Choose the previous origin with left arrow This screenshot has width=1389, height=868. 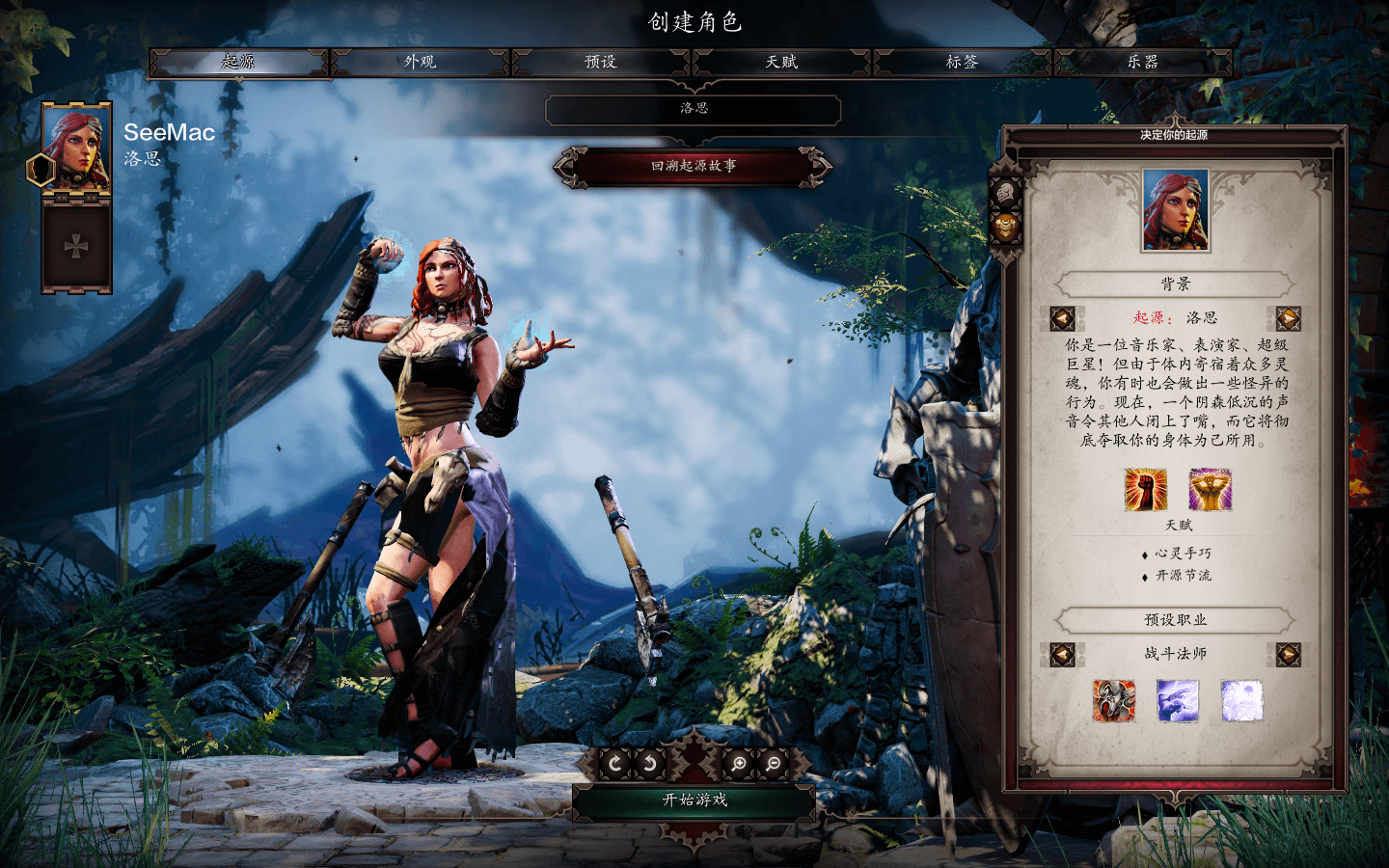tap(1062, 318)
